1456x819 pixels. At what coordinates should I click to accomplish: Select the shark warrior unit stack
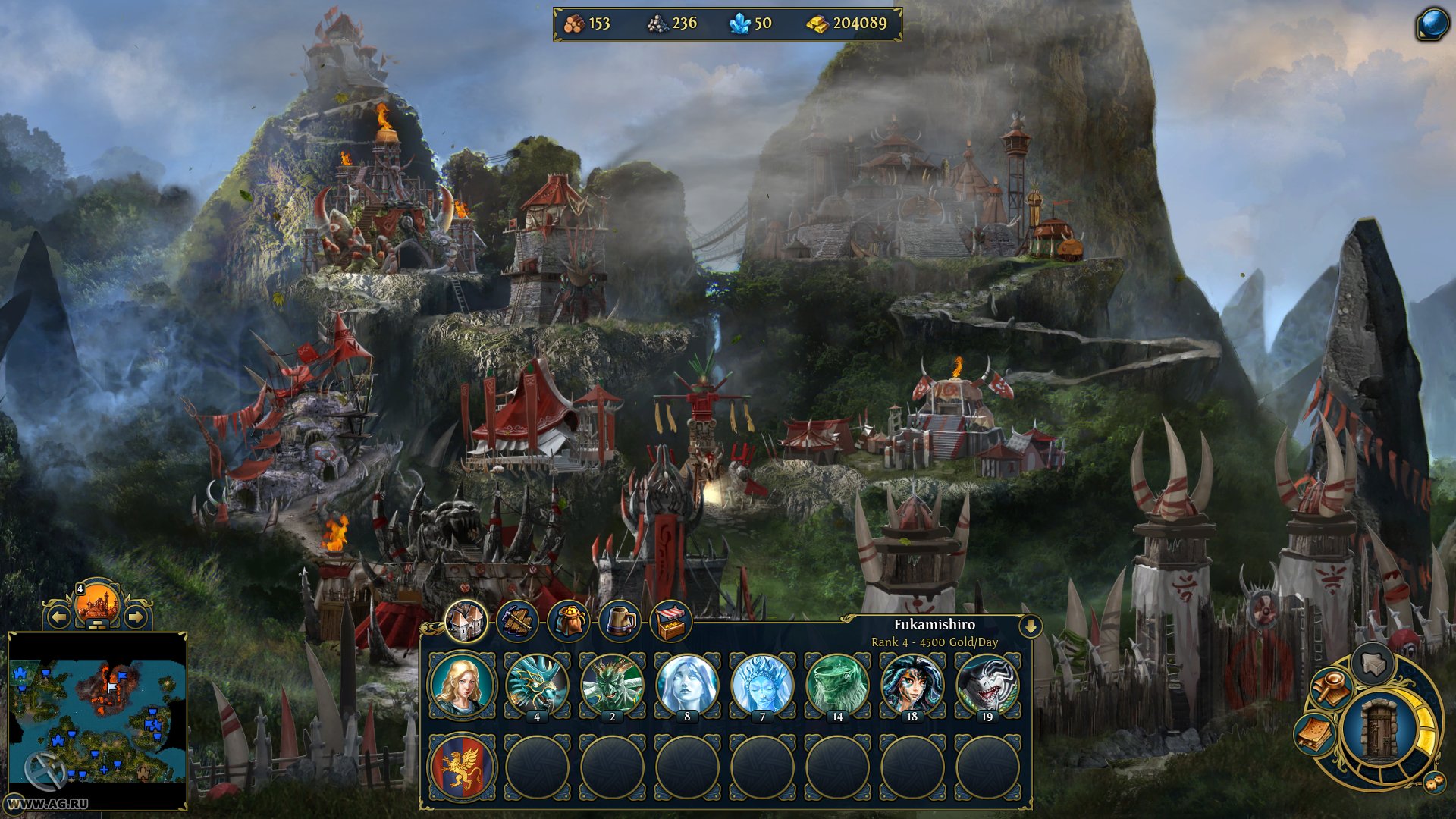pos(987,686)
